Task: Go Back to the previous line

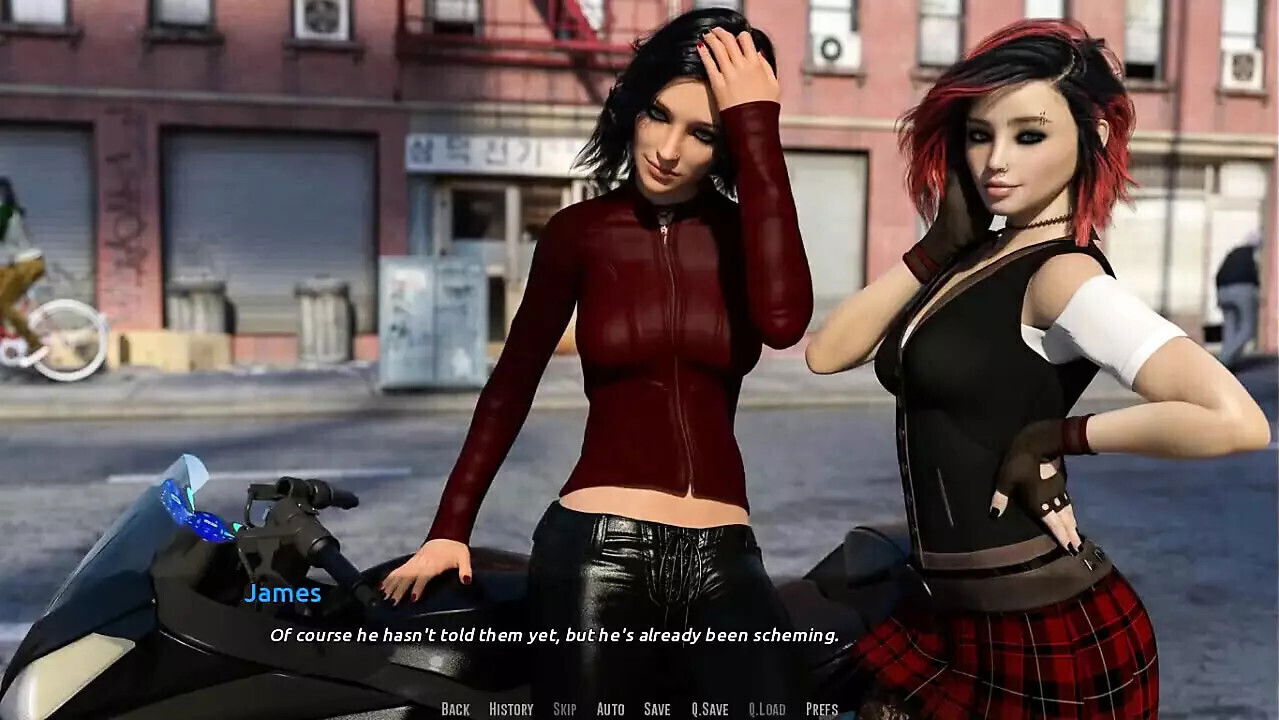Action: click(x=455, y=709)
